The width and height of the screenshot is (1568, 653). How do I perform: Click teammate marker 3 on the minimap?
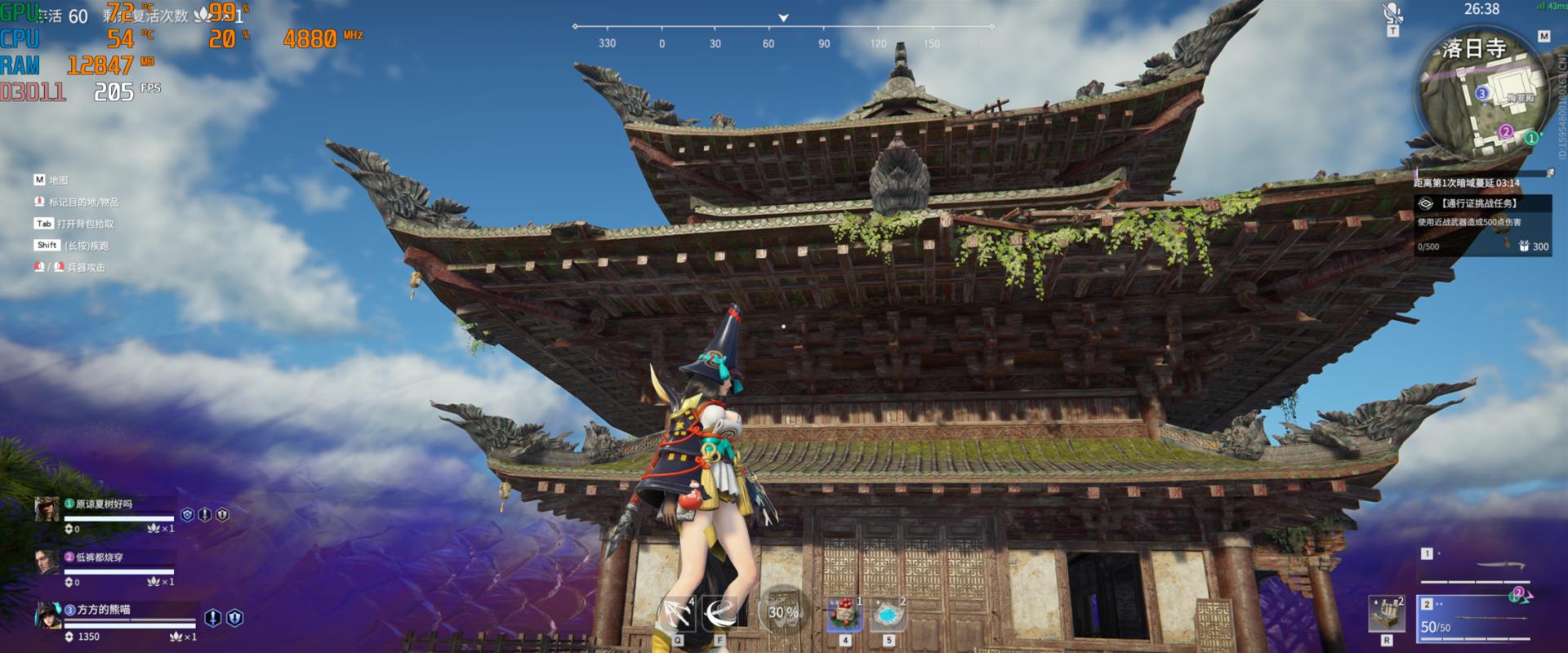click(x=1482, y=94)
